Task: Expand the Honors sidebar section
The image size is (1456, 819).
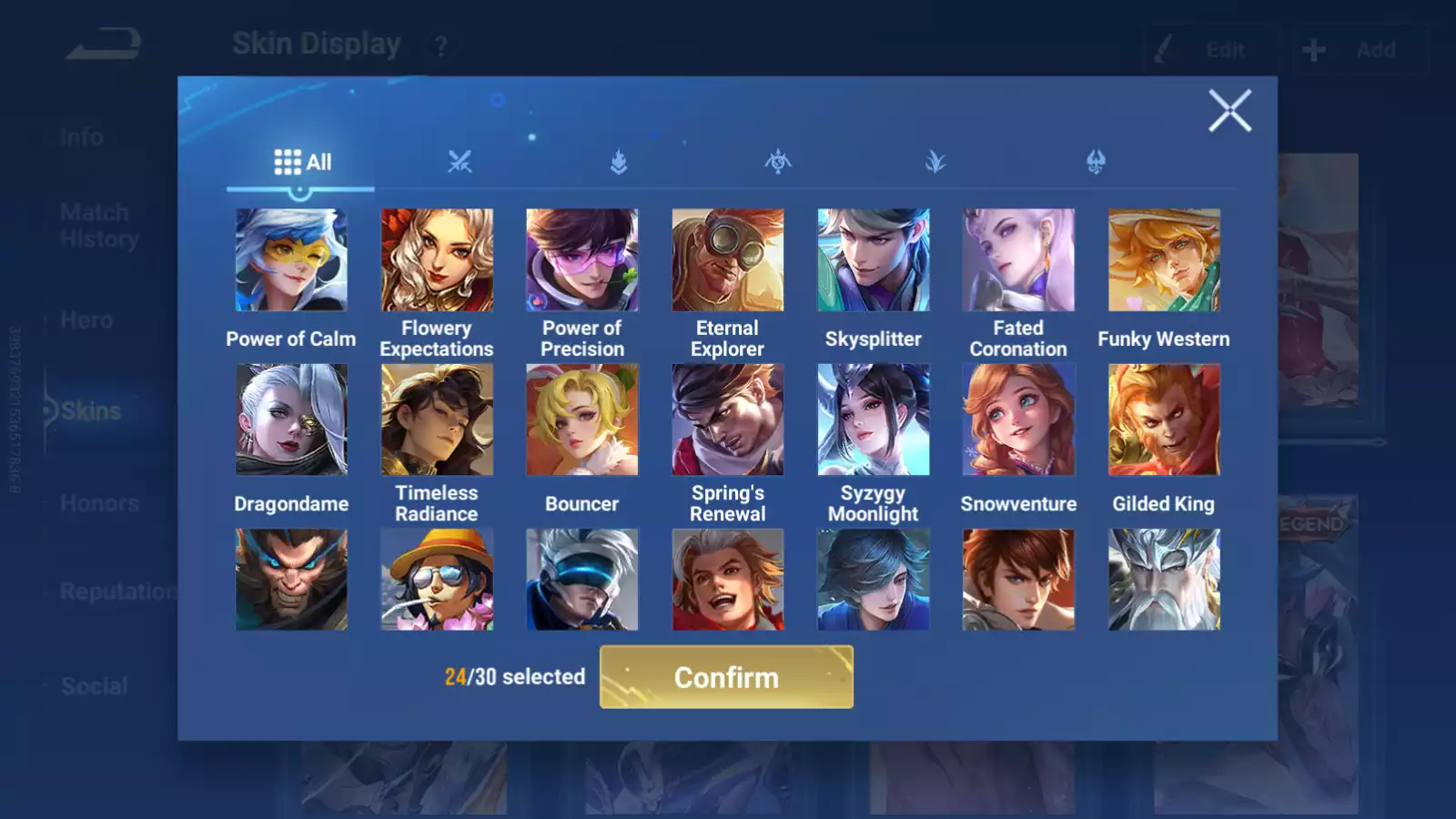Action: point(100,502)
